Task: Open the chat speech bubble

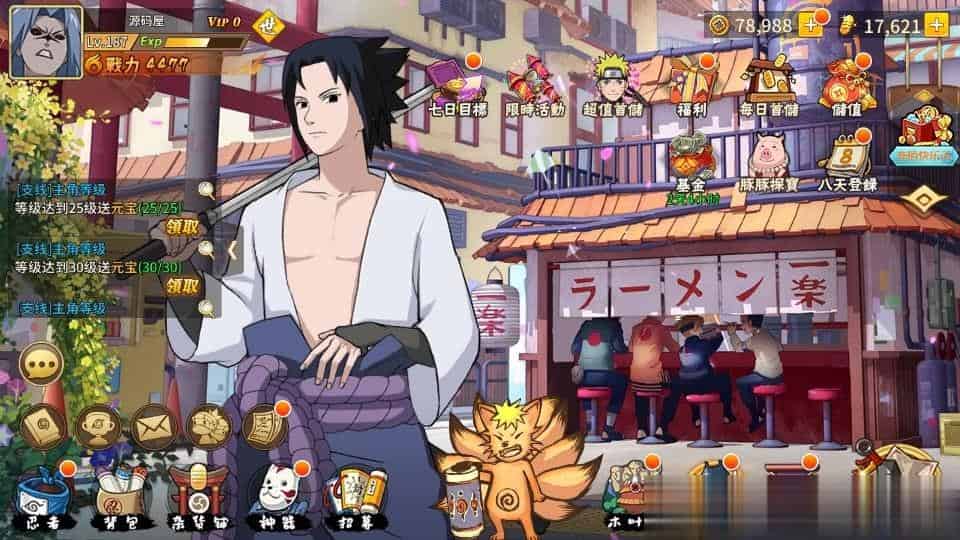Action: coord(42,364)
